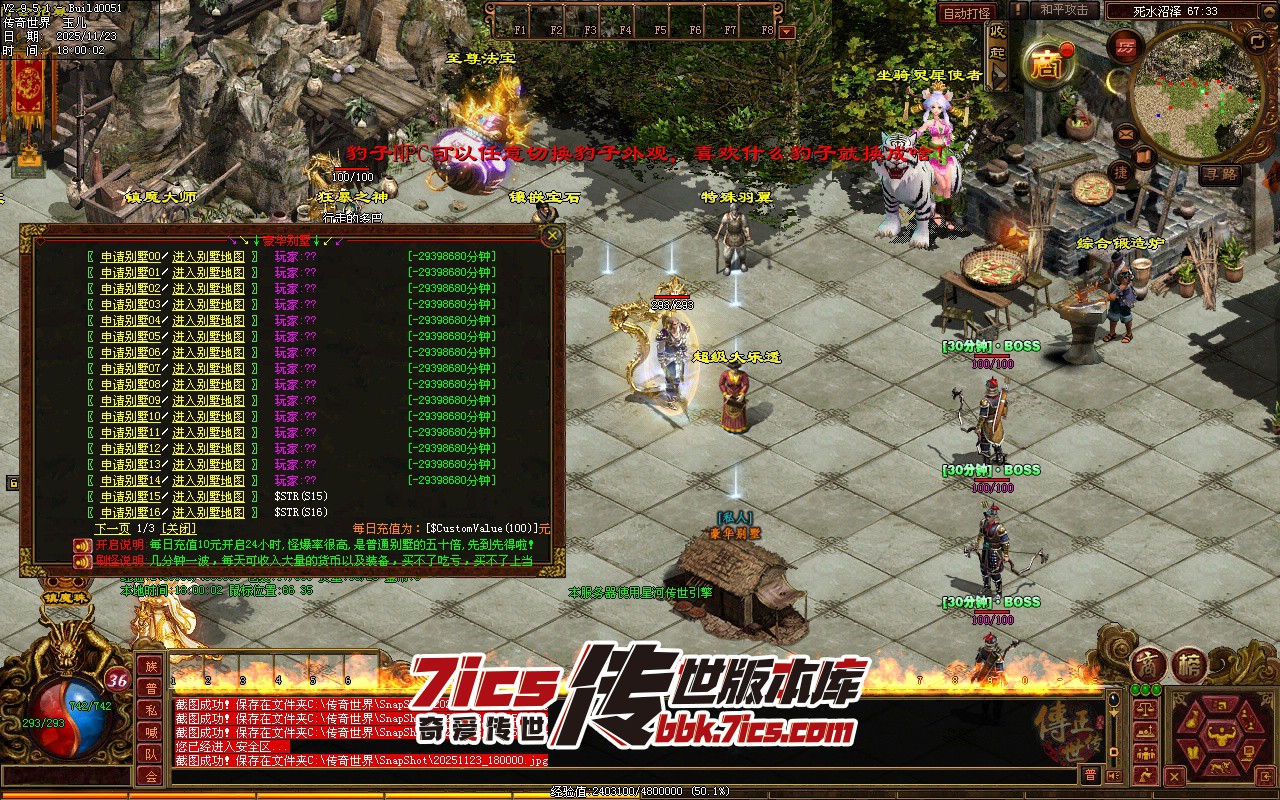This screenshot has width=1280, height=800.
Task: Open the F-key bar dropdown arrow
Action: tap(787, 31)
